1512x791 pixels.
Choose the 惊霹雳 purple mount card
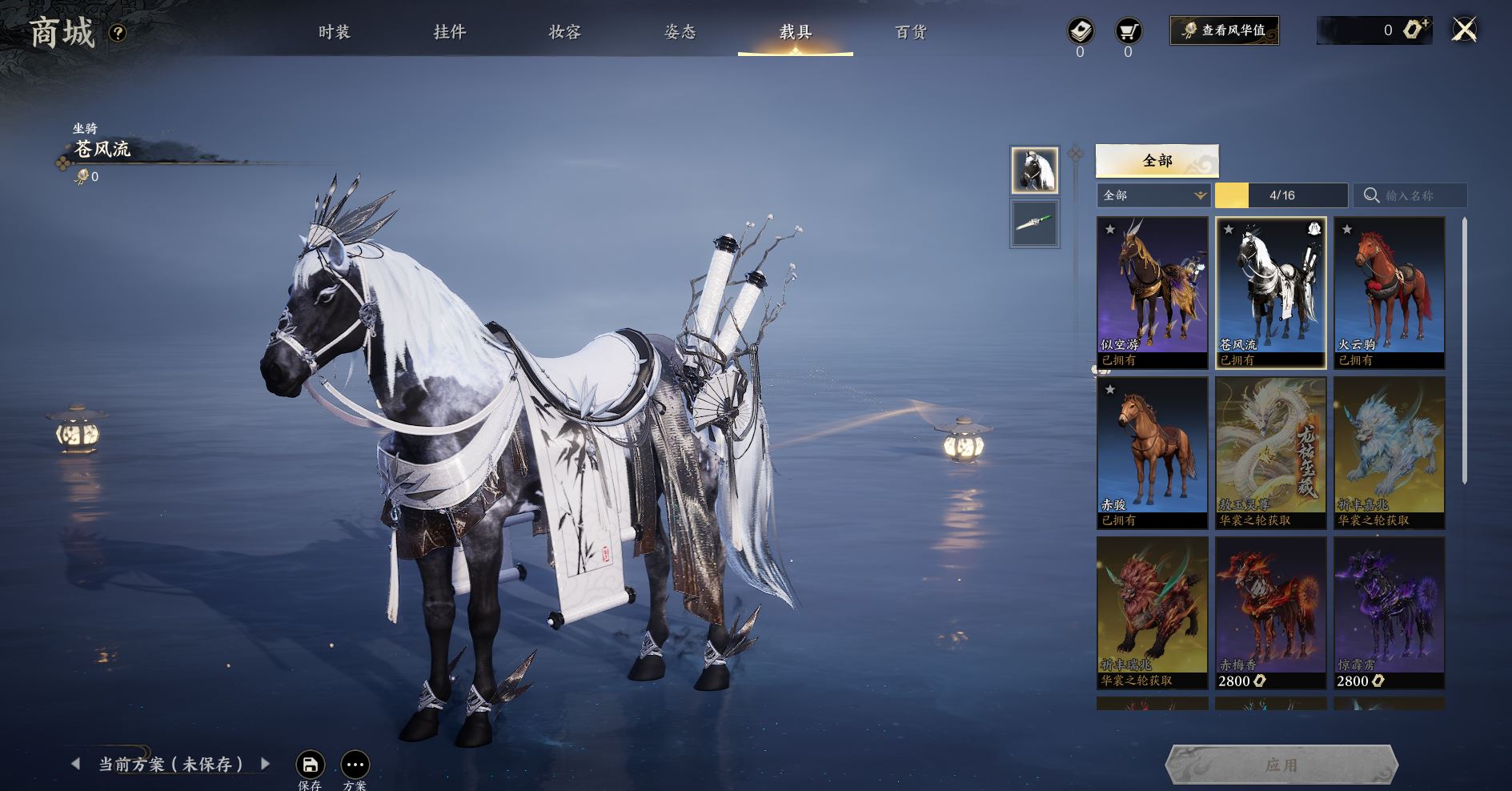click(x=1389, y=612)
